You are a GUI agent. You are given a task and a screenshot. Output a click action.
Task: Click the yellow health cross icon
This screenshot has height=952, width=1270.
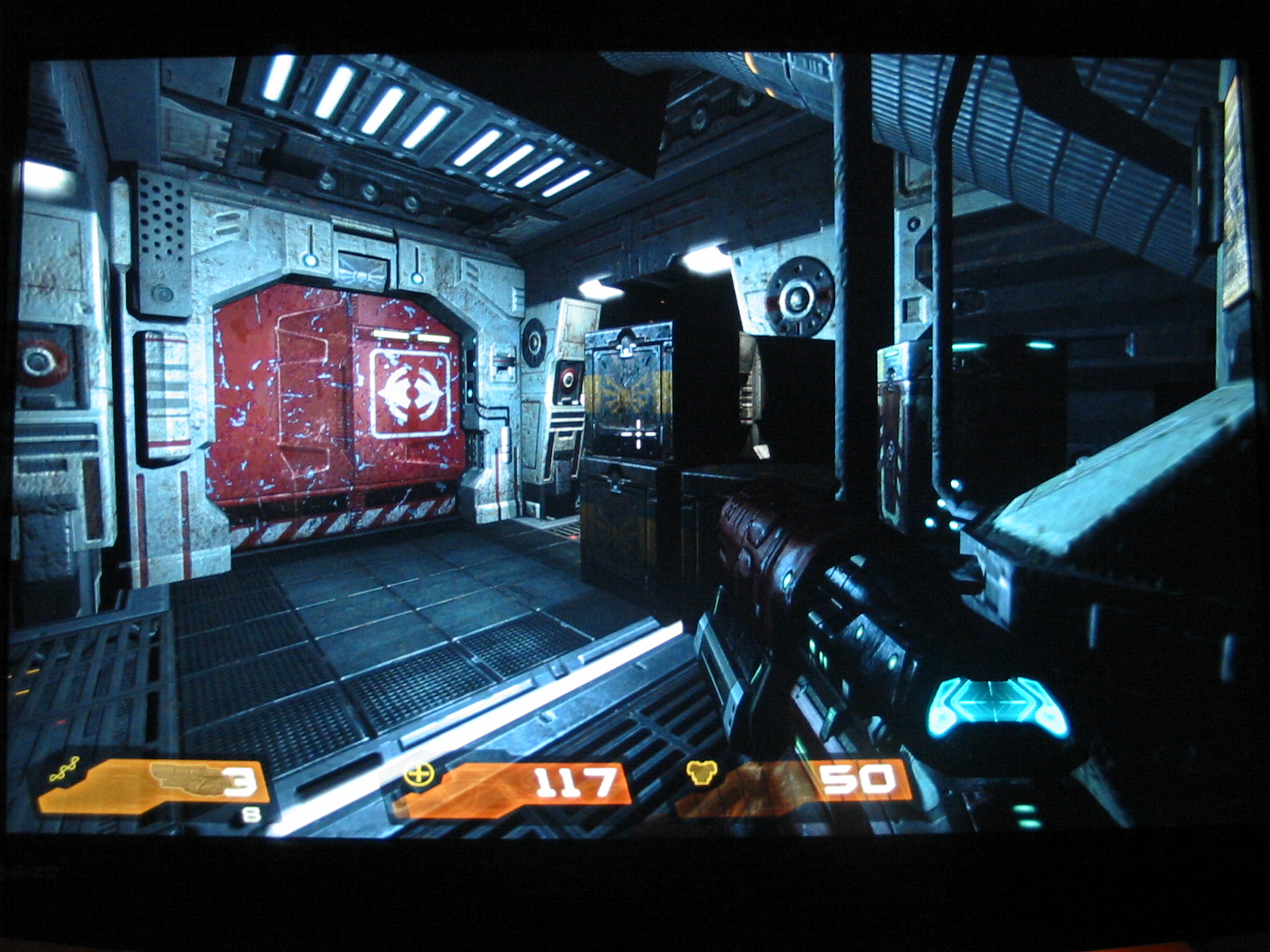[418, 773]
